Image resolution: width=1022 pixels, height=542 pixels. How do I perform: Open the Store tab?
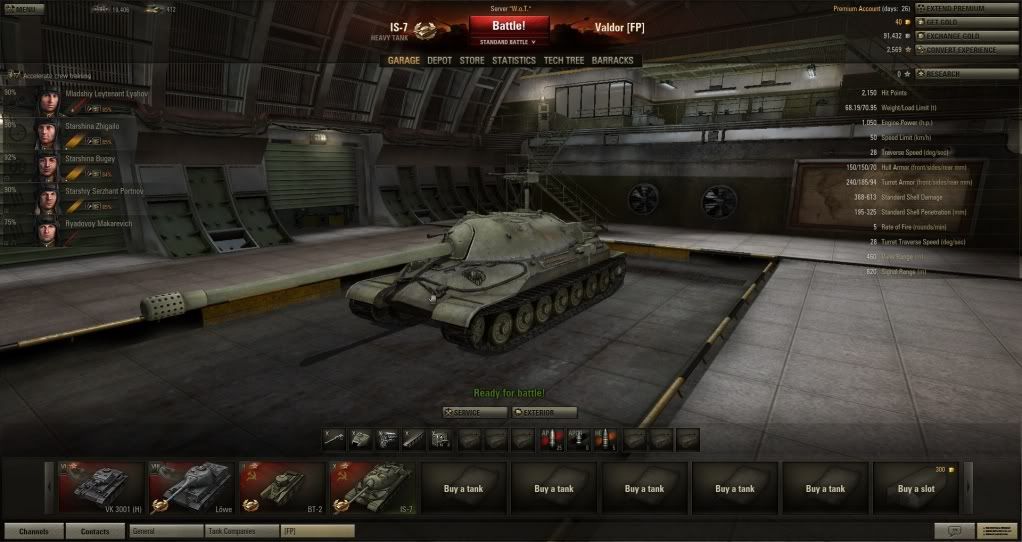(471, 60)
